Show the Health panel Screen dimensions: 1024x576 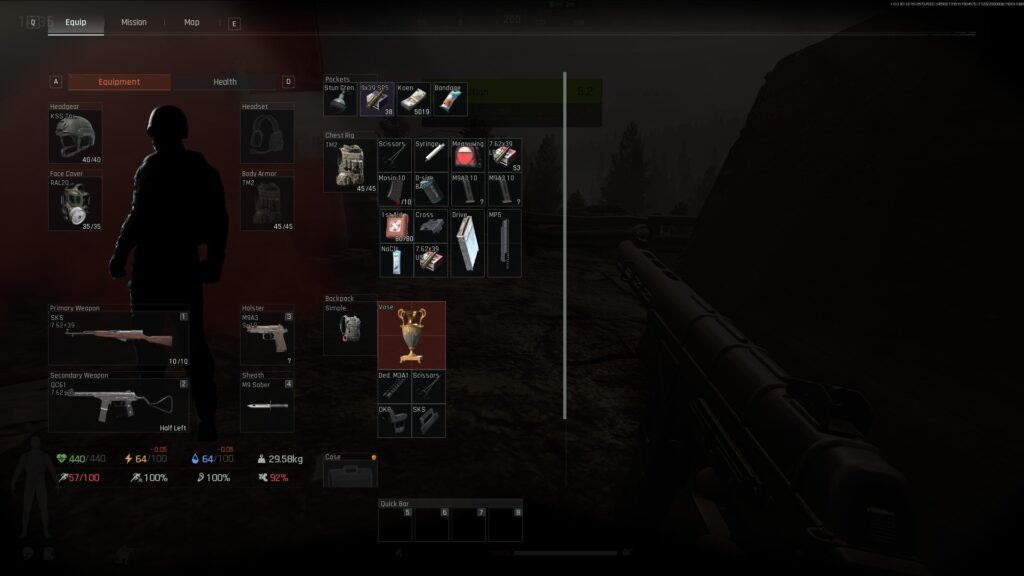click(224, 82)
